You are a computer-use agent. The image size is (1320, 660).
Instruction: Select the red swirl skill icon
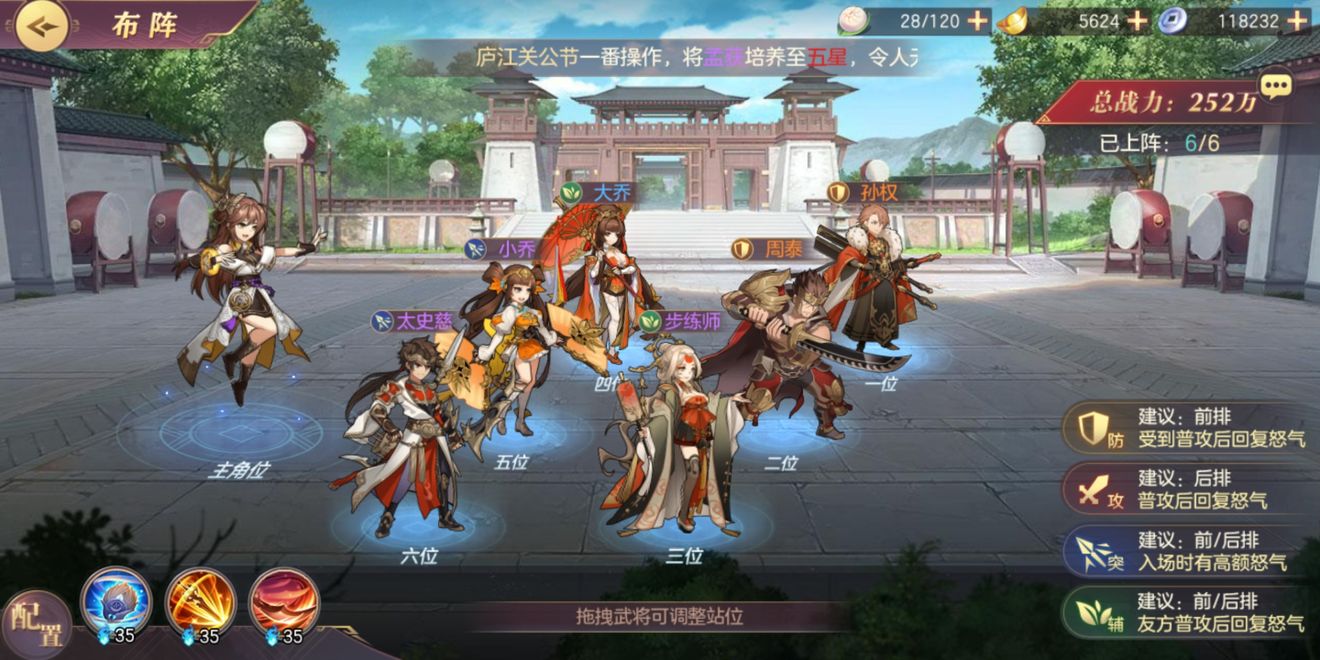(x=283, y=600)
